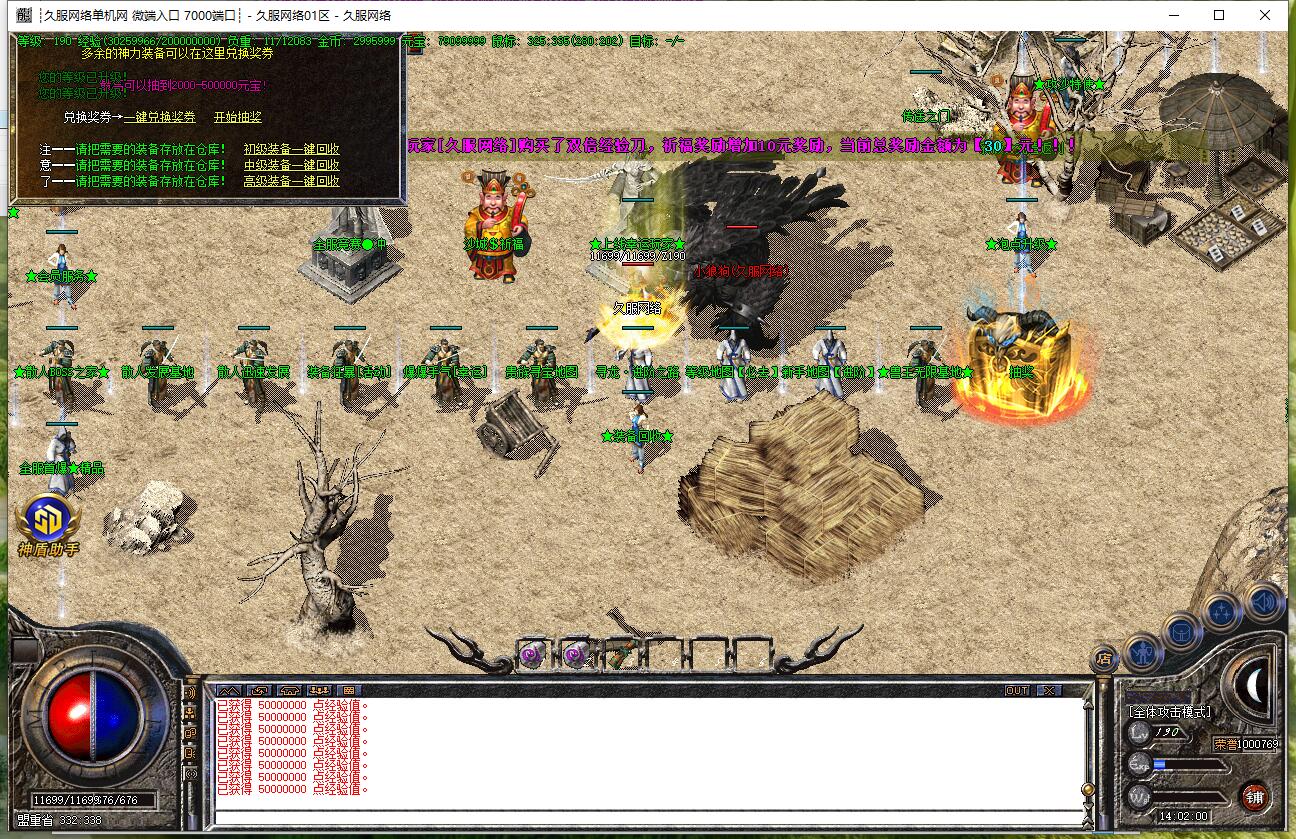Open the bag round button
The height and width of the screenshot is (839, 1296).
point(1181,633)
